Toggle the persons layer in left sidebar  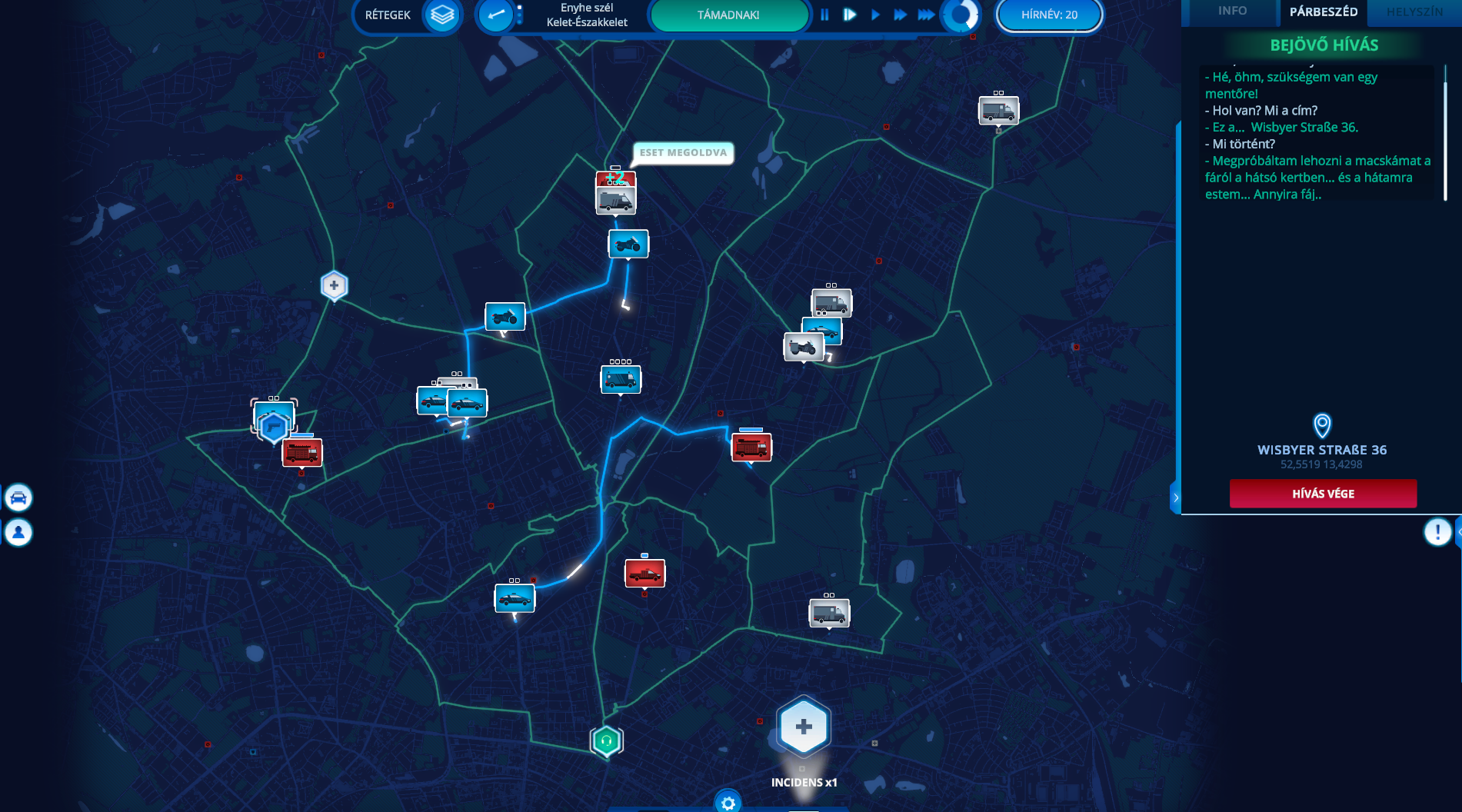coord(18,531)
